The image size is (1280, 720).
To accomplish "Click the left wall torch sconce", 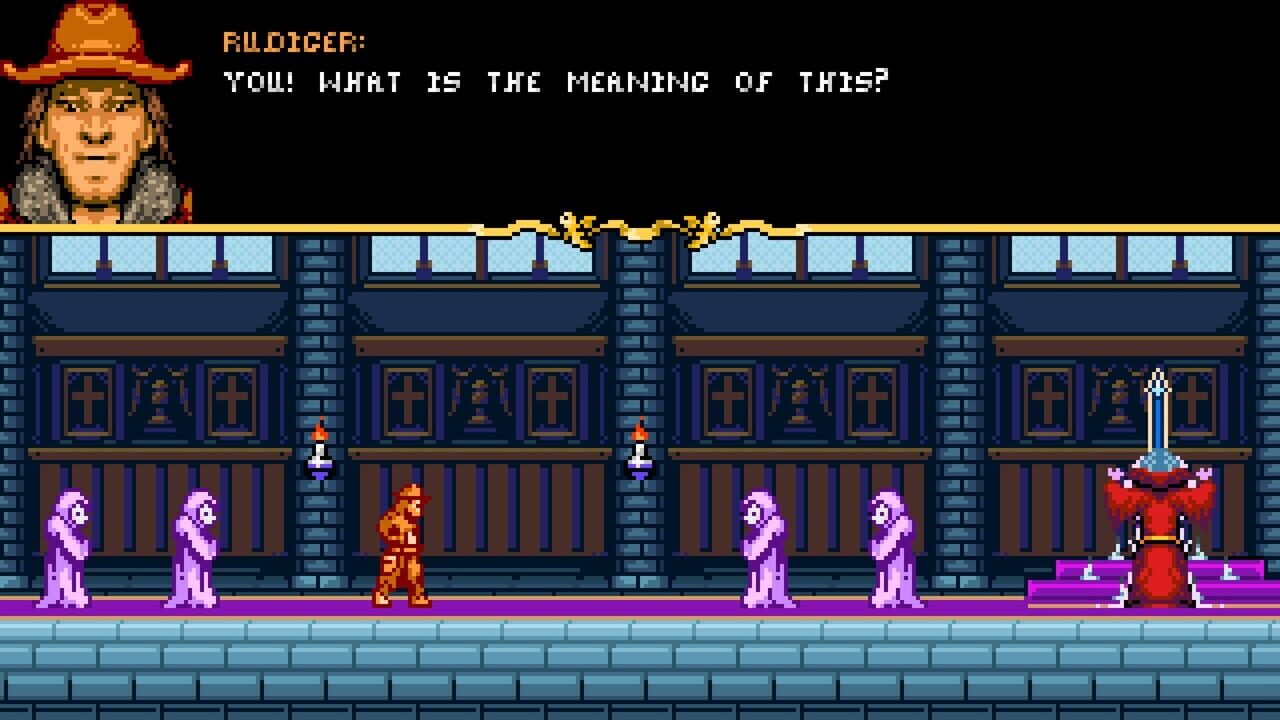I will coord(318,450).
